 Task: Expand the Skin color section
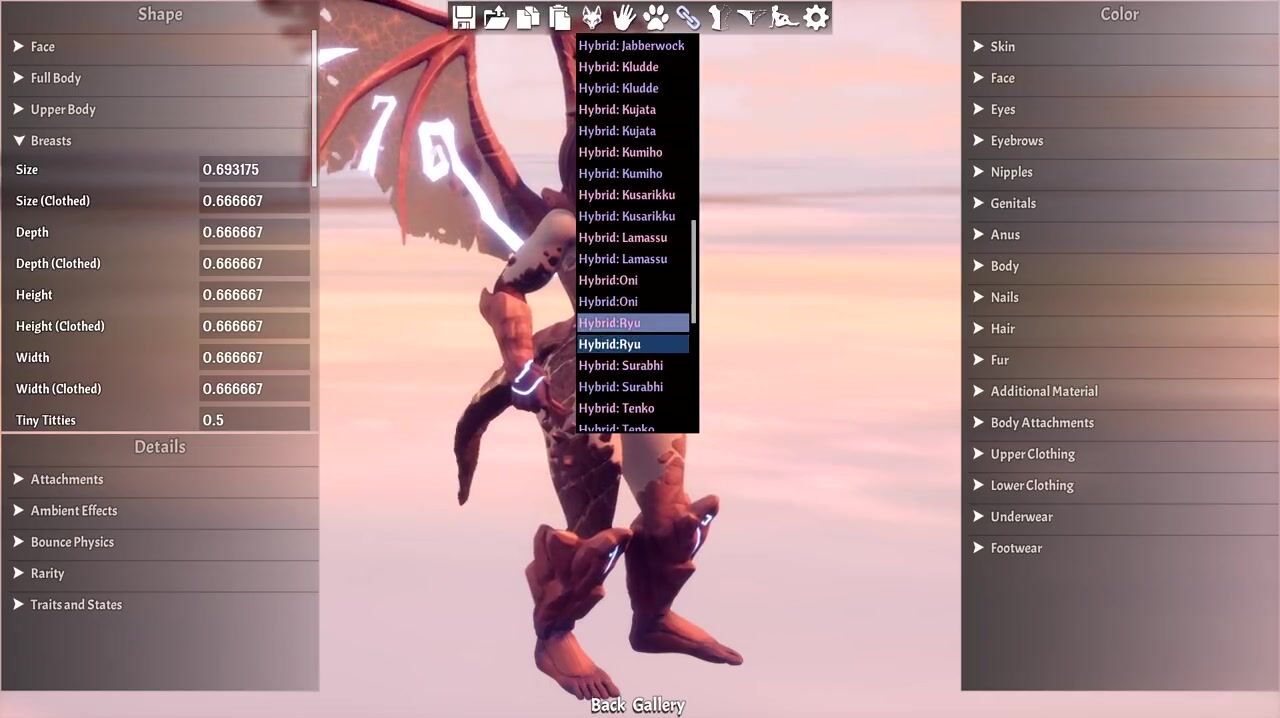tap(1002, 46)
